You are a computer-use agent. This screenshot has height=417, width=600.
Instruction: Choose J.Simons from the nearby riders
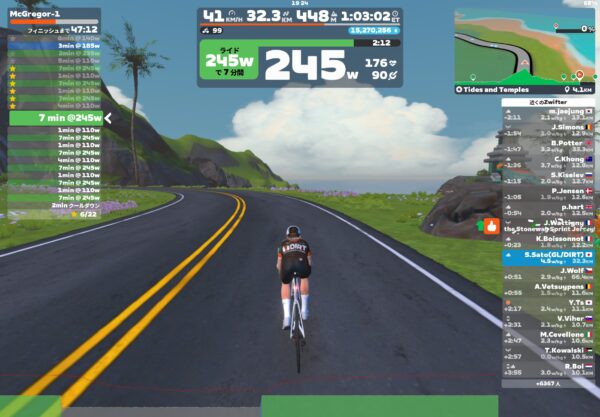coord(549,131)
